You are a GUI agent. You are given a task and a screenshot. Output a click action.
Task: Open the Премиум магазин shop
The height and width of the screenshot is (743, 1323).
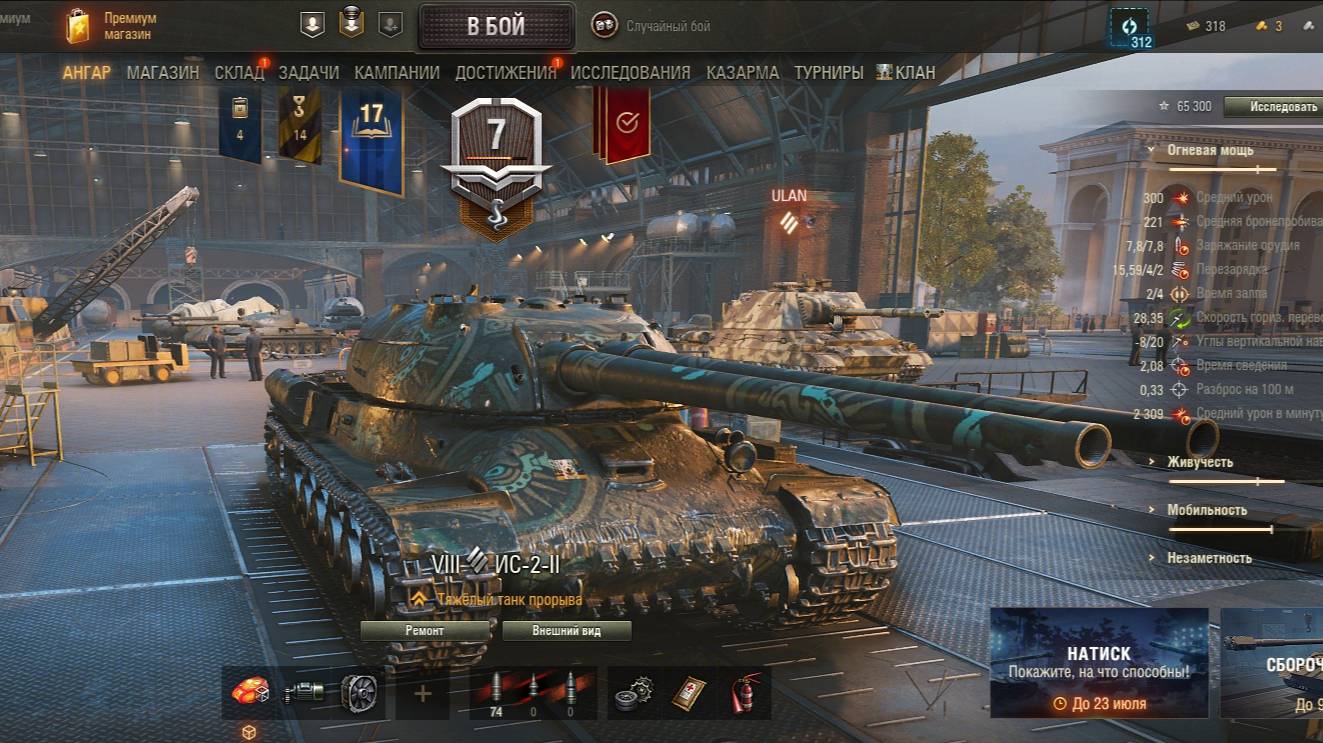point(112,26)
